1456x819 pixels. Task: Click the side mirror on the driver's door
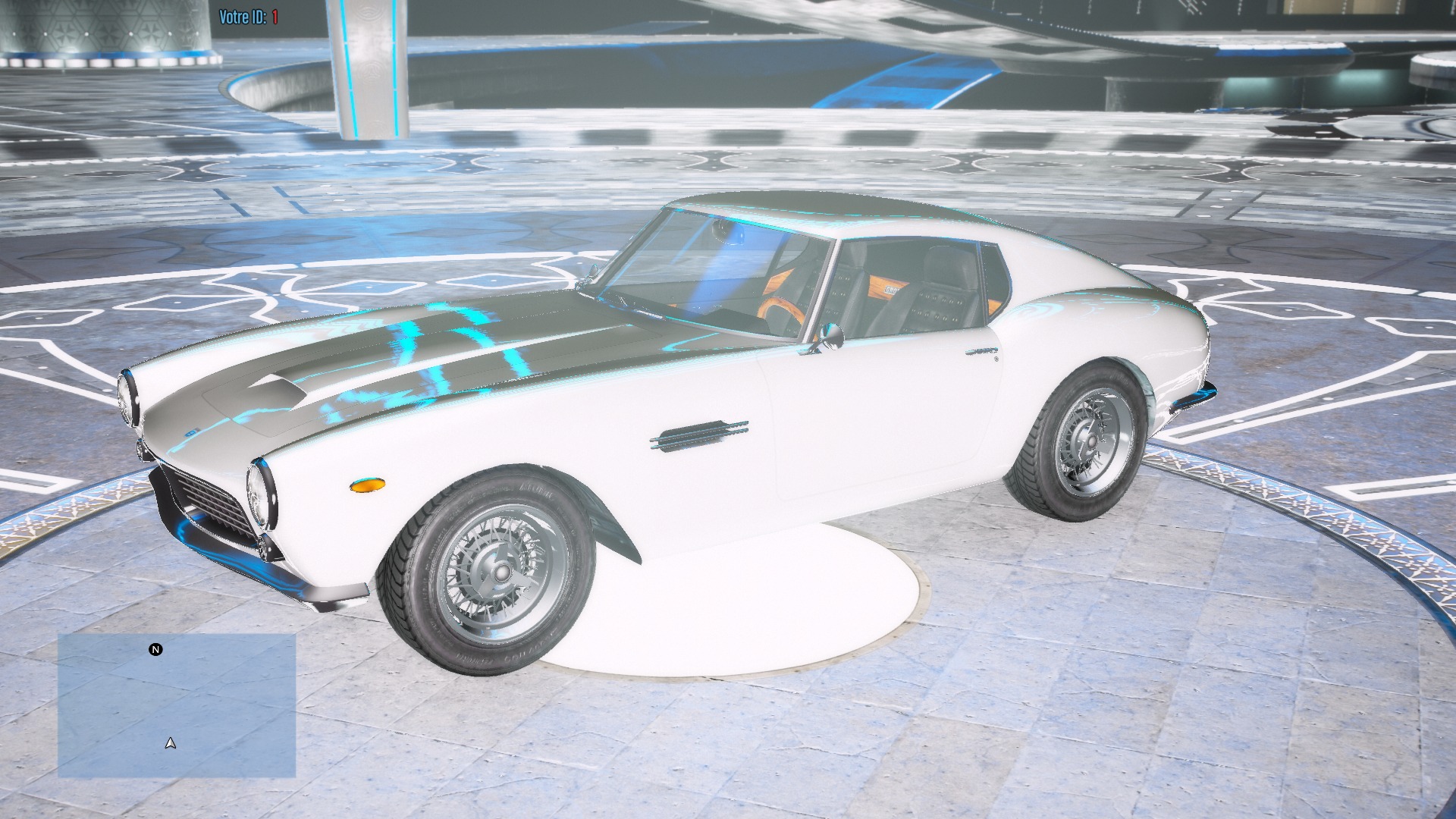pyautogui.click(x=832, y=336)
